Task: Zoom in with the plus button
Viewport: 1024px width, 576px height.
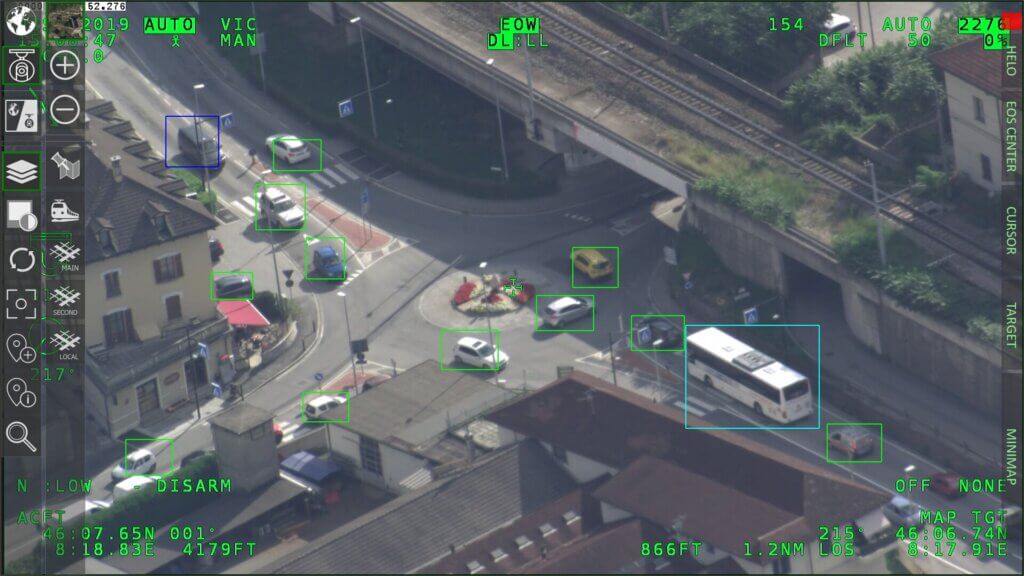Action: pyautogui.click(x=65, y=66)
